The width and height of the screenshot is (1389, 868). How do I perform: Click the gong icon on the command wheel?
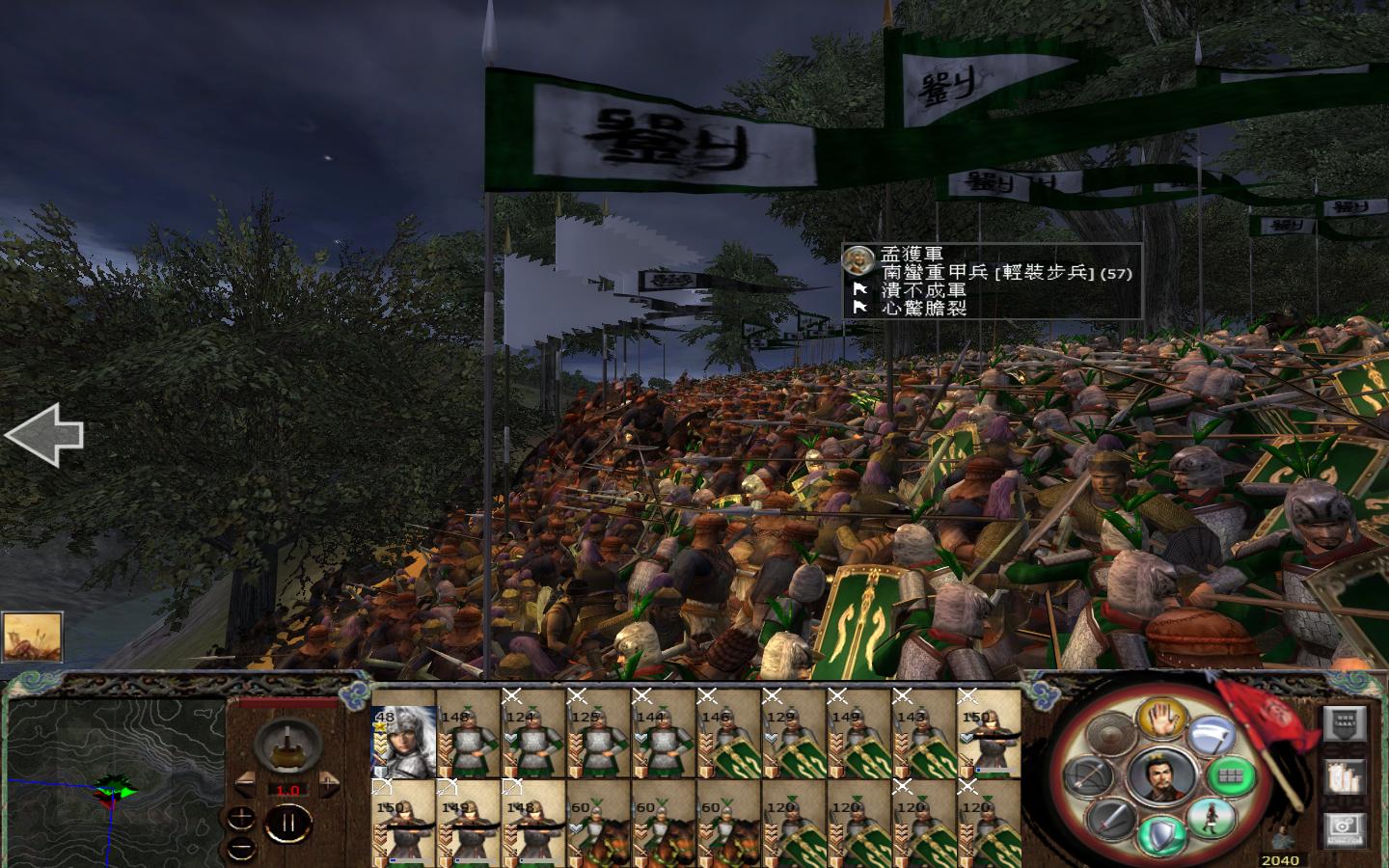[x=1111, y=734]
